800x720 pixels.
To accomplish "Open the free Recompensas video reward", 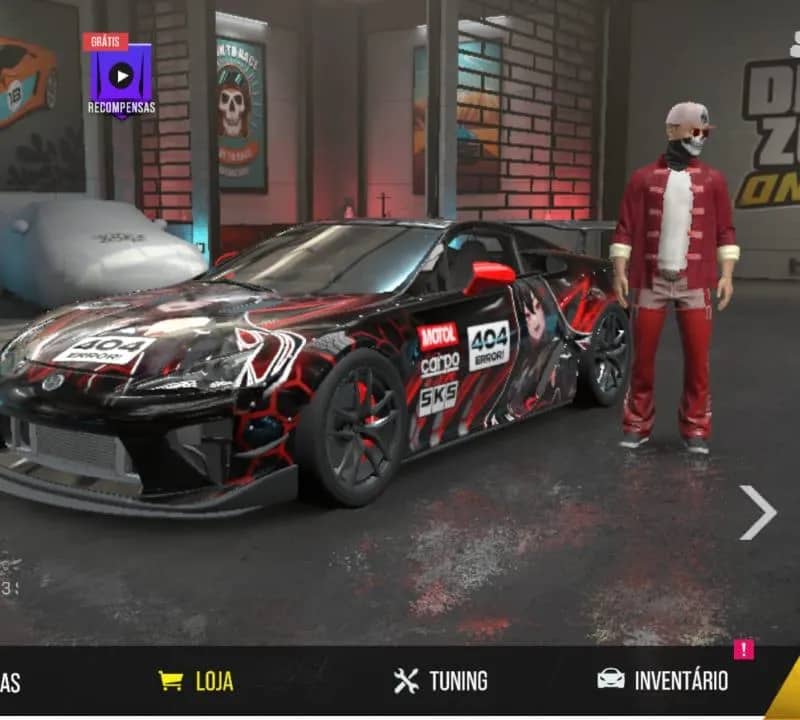I will 120,76.
